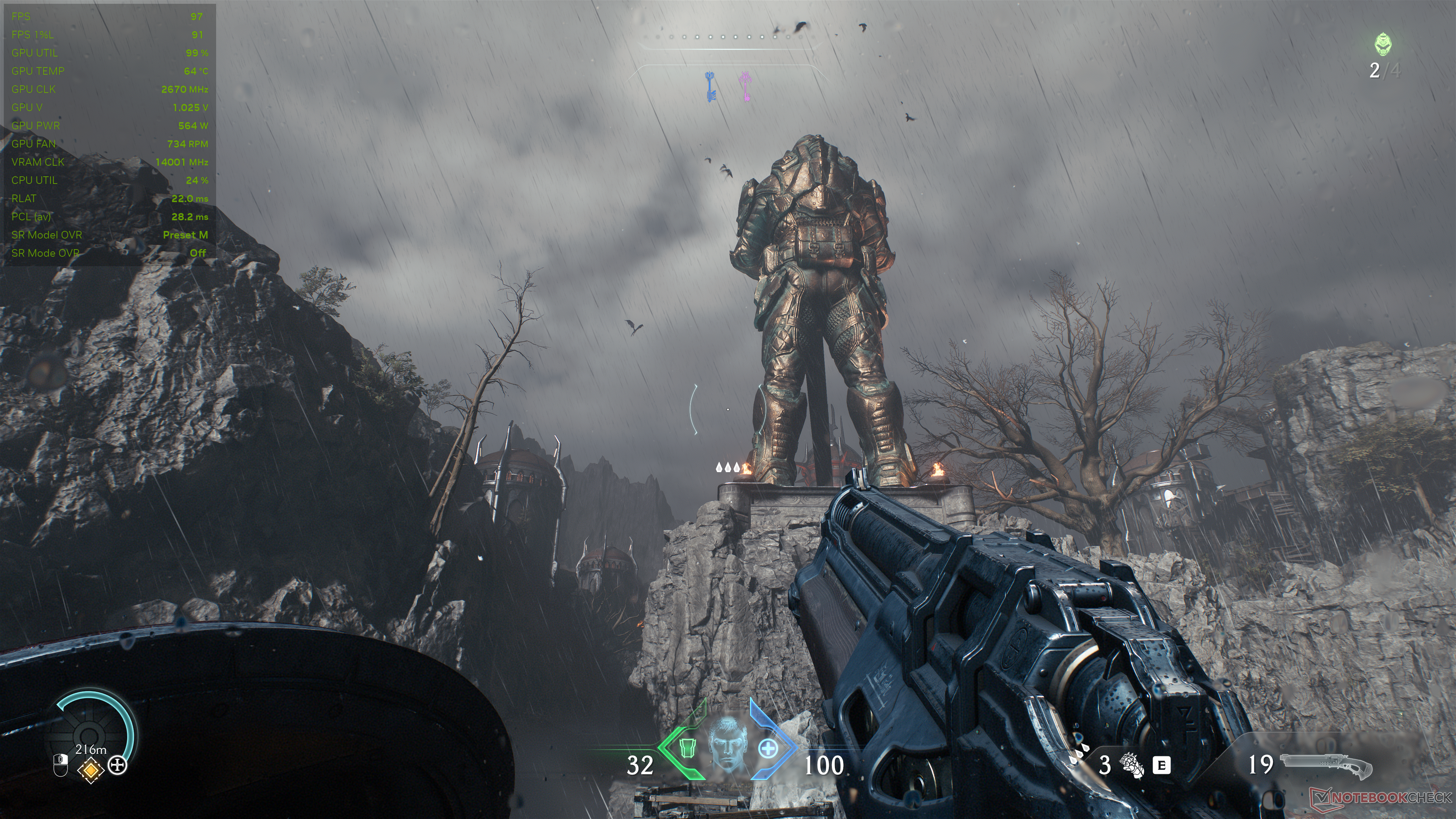Click the crosshair plus icon beside the objective
This screenshot has width=1456, height=819.
118,766
